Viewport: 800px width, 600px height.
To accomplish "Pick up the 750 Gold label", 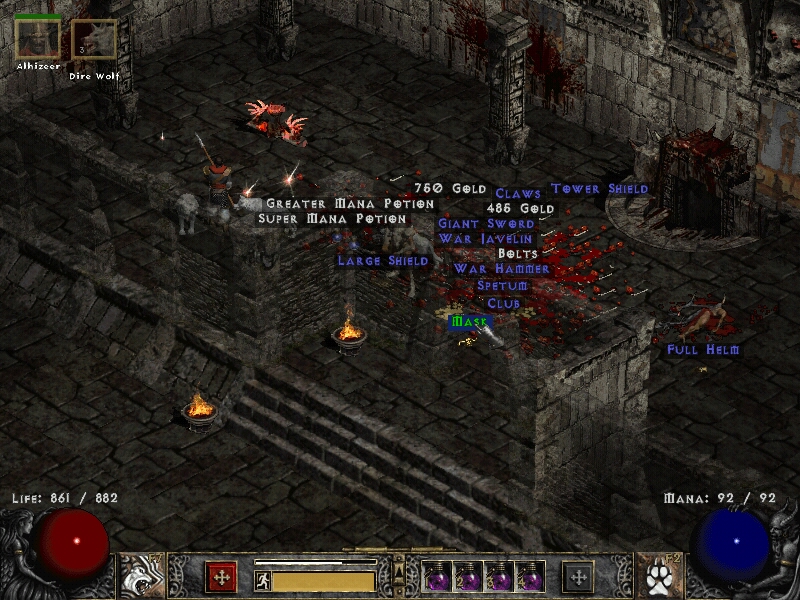I will coord(450,189).
